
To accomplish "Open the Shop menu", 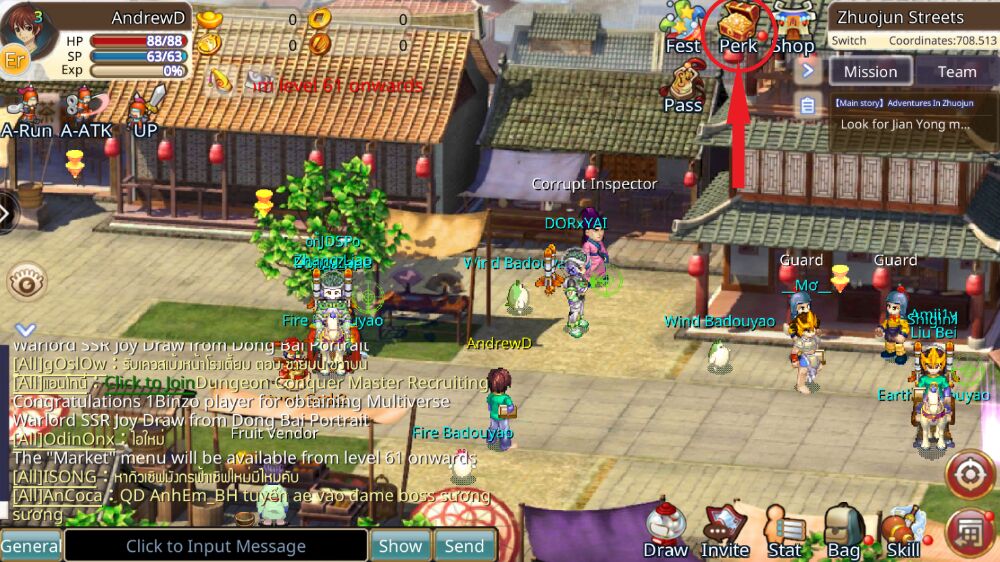I will [x=792, y=27].
